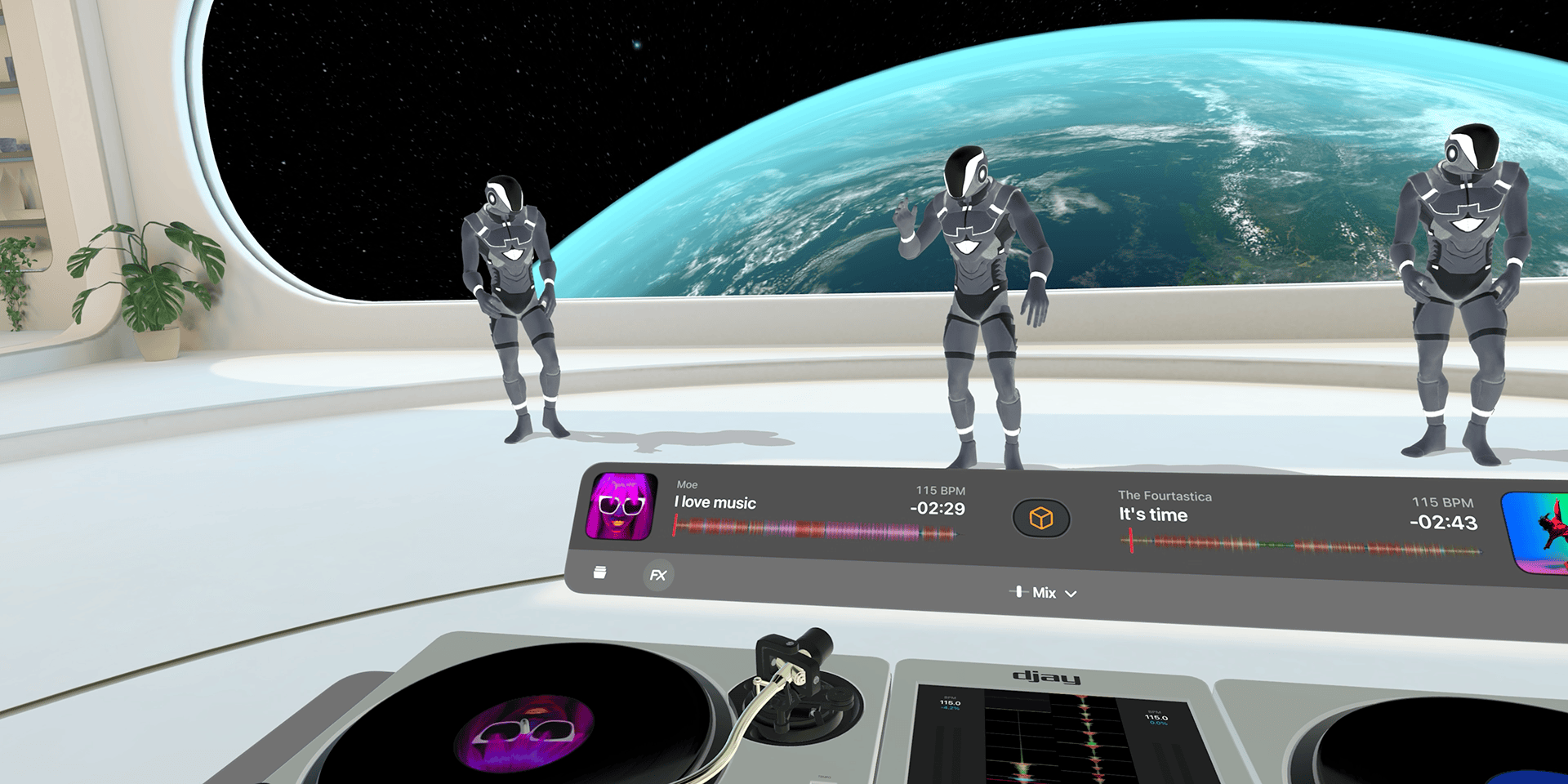Image resolution: width=1568 pixels, height=784 pixels.
Task: Expand the Mix dropdown chevron
Action: (1071, 594)
